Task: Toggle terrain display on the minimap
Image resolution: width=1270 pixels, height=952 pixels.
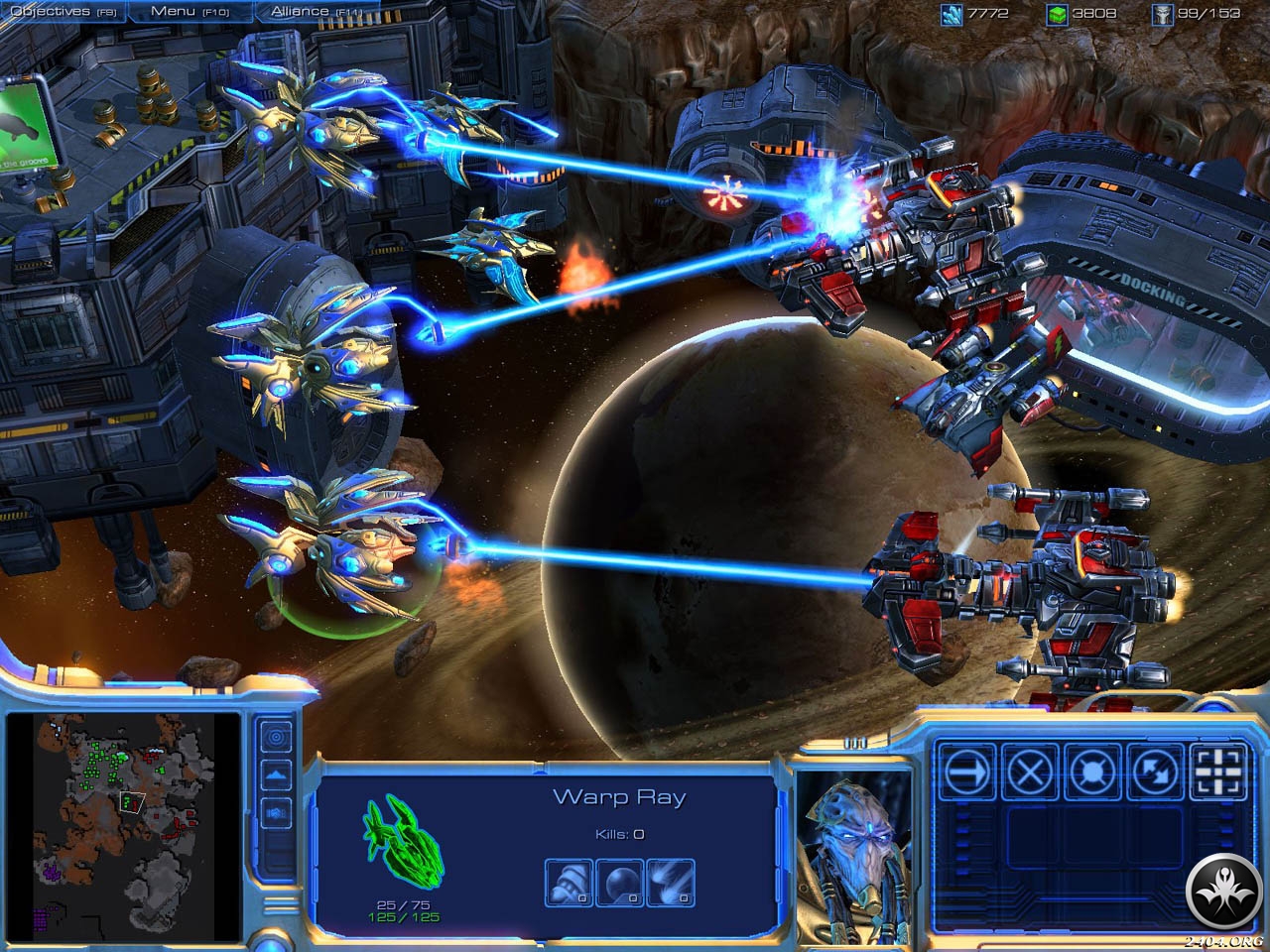Action: [277, 775]
